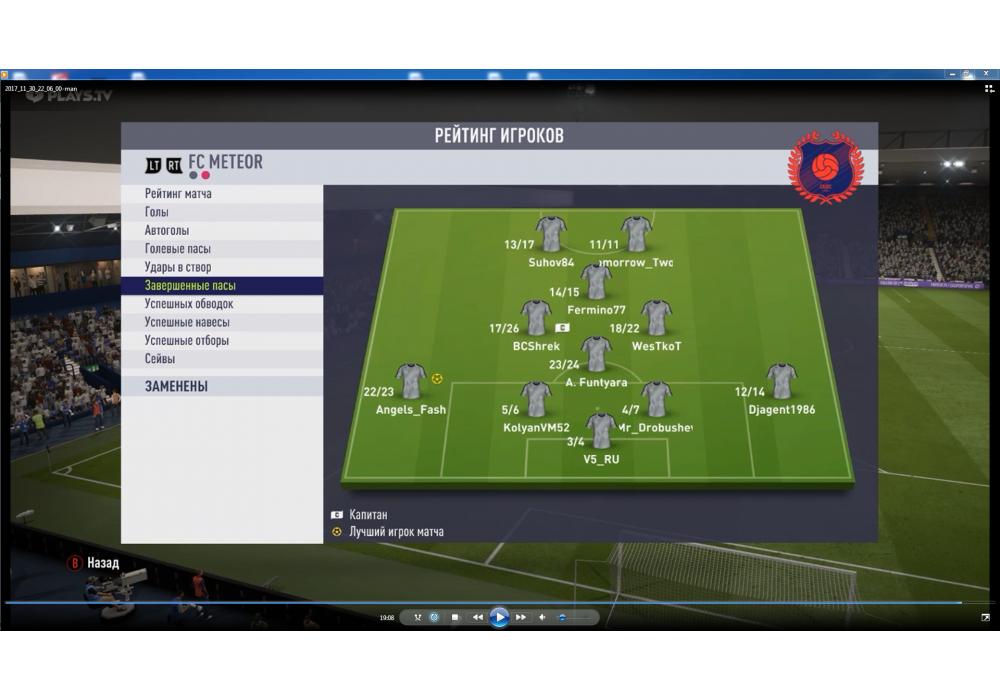Switch to Успешных обводок stats
This screenshot has width=1000, height=700.
(x=189, y=304)
